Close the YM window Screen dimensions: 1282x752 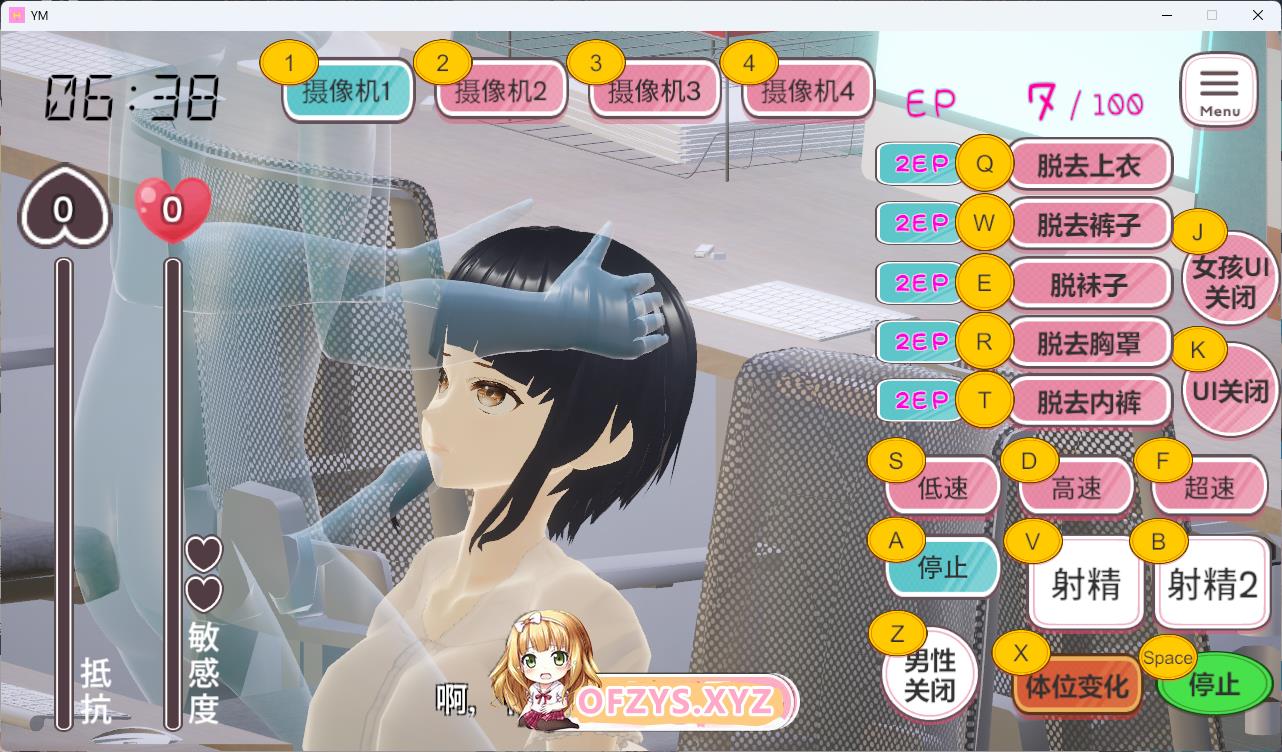(1258, 15)
